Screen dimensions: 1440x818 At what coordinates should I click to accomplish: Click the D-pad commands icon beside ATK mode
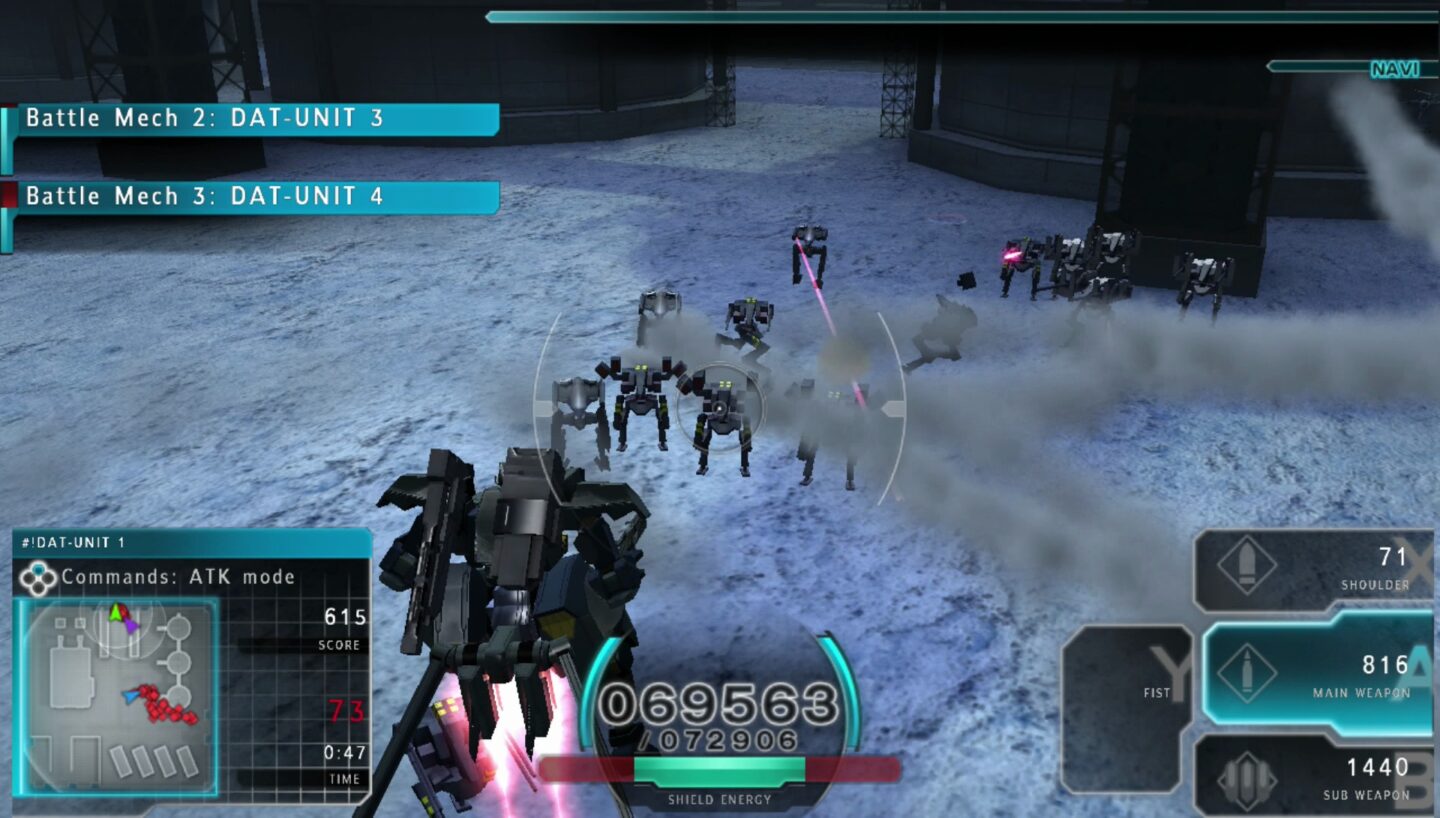pos(39,576)
